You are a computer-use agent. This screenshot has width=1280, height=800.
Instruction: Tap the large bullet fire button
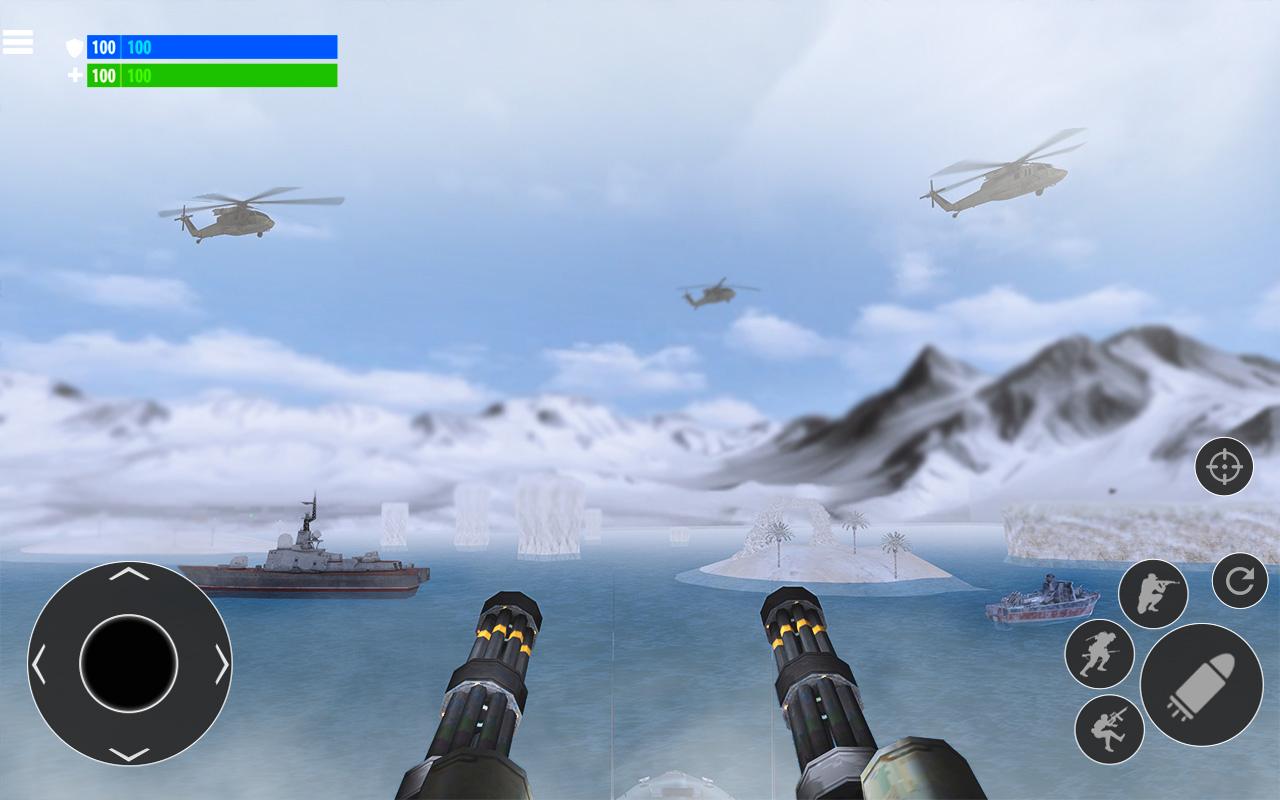(x=1203, y=685)
